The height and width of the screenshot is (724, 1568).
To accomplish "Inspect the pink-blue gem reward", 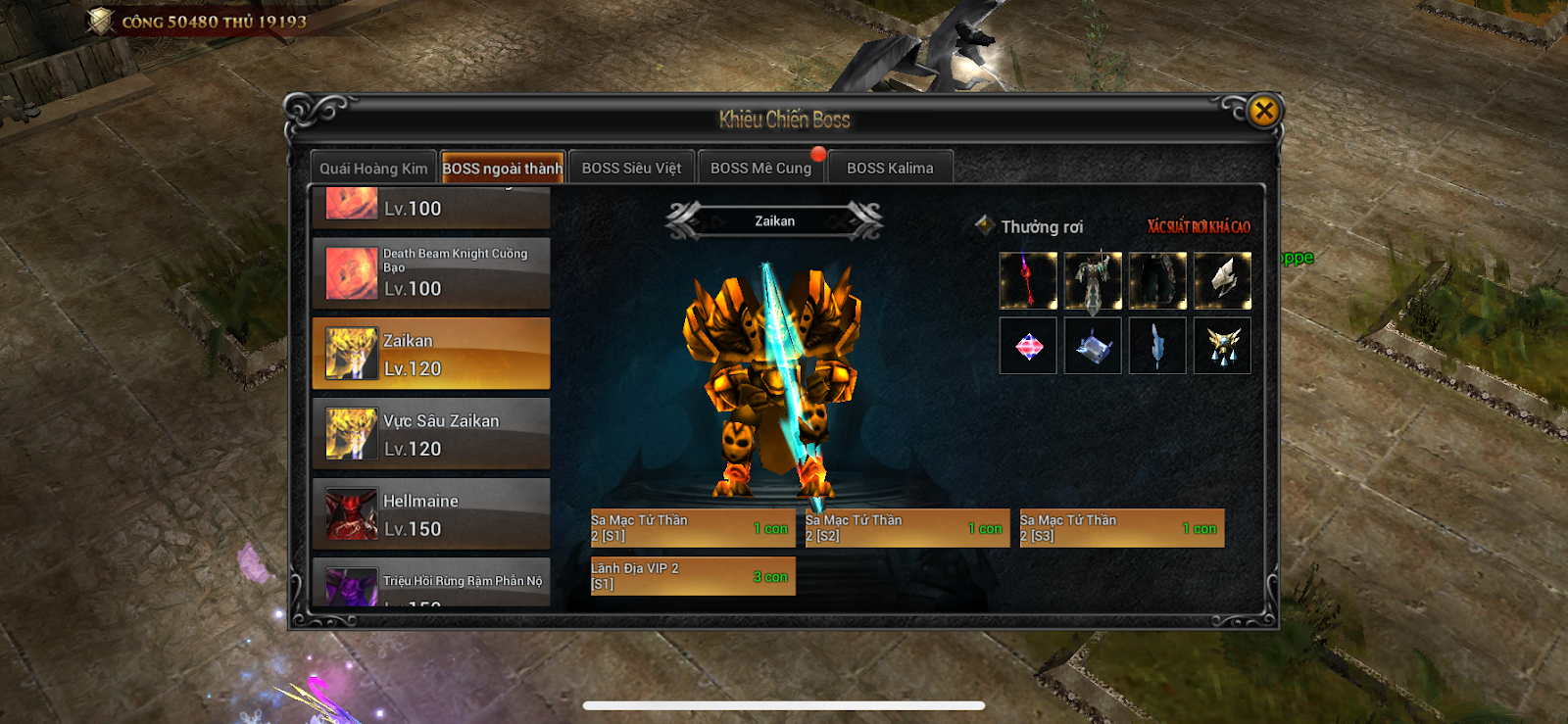I will point(1028,346).
